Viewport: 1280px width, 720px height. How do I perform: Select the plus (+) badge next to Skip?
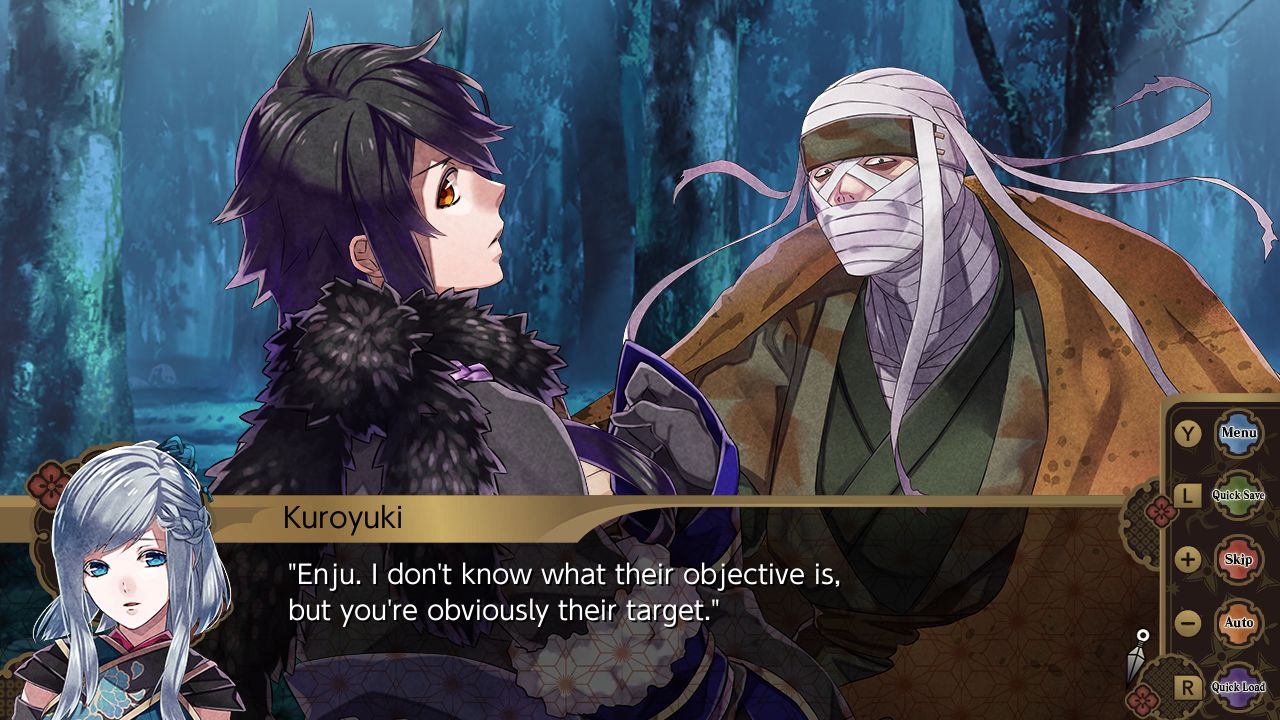pyautogui.click(x=1187, y=558)
